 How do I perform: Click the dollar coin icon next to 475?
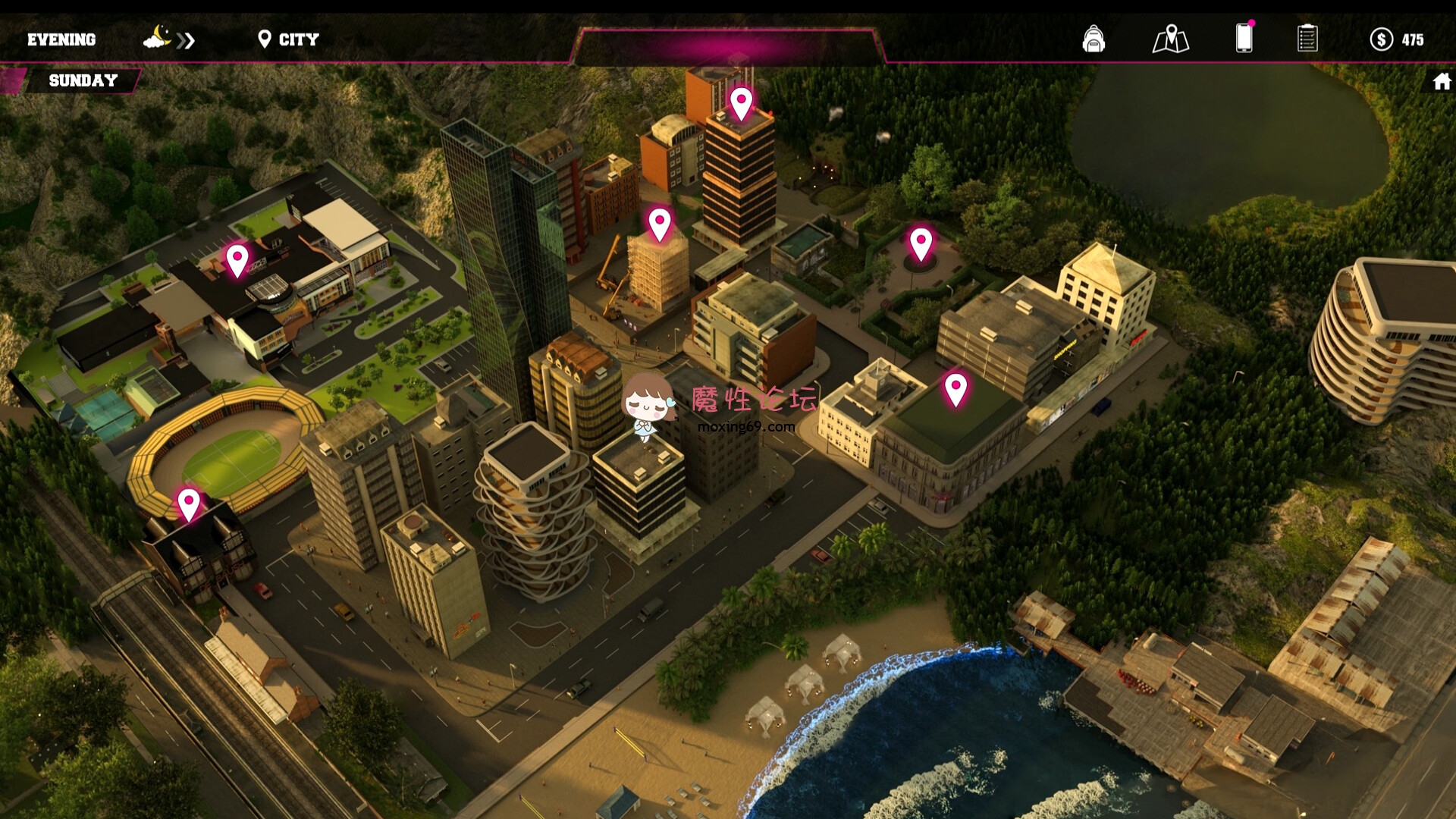pos(1382,39)
